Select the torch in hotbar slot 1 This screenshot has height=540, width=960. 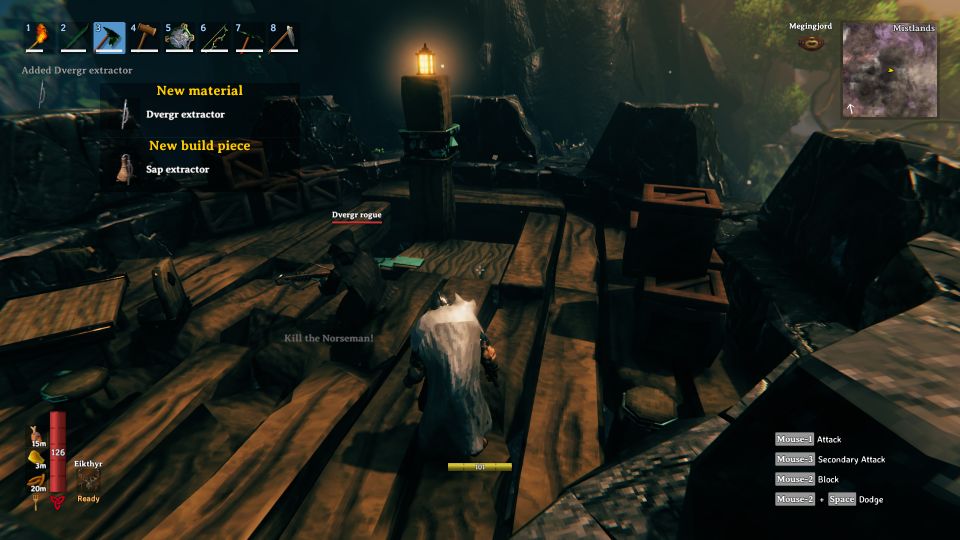(40, 38)
